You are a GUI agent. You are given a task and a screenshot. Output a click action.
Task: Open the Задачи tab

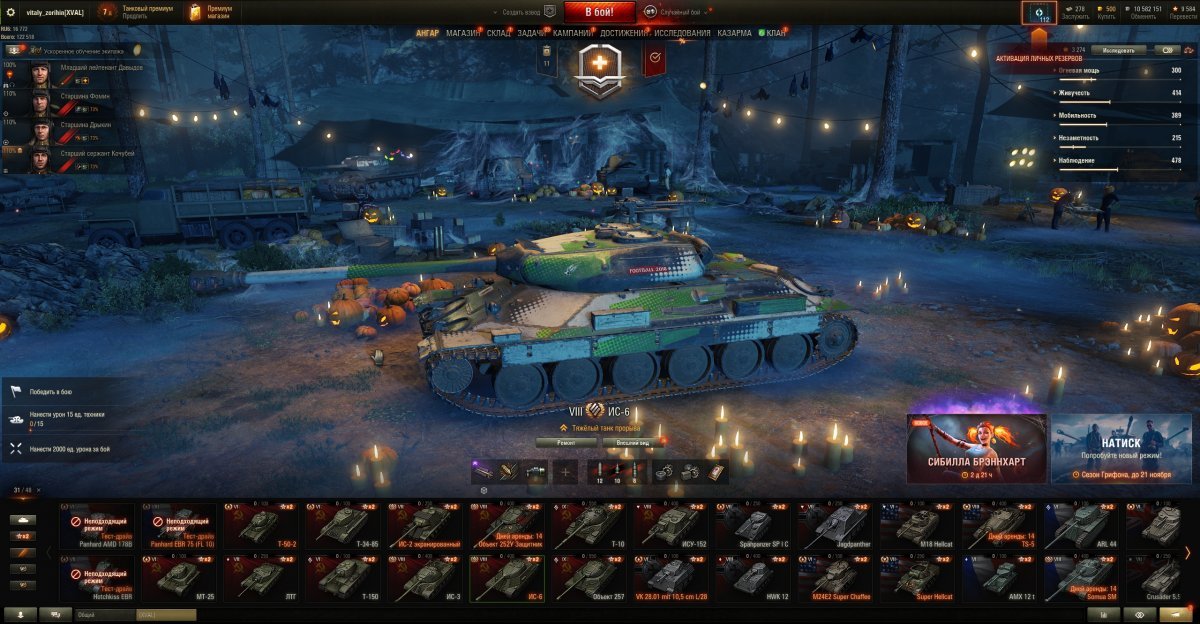pos(532,33)
